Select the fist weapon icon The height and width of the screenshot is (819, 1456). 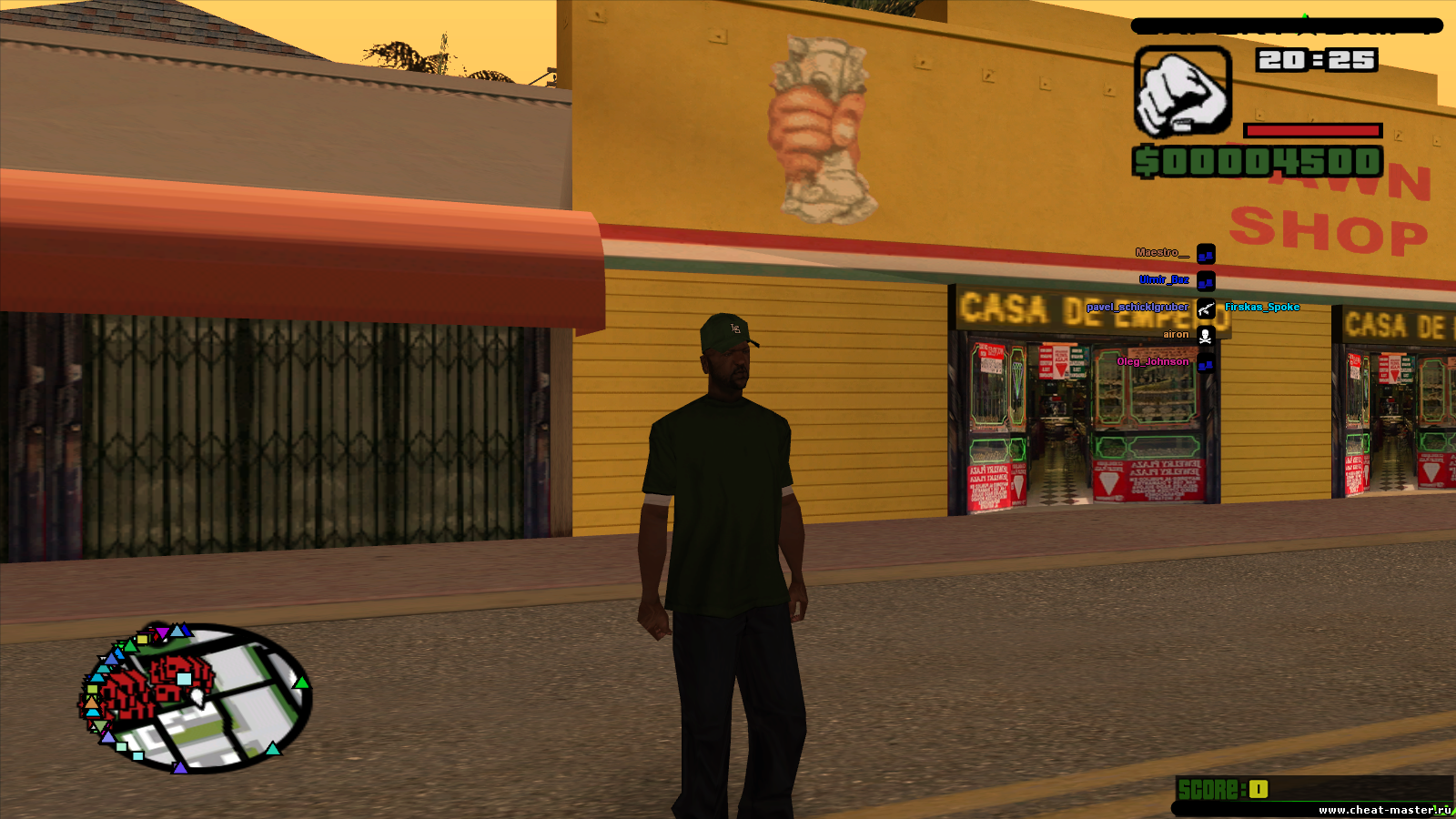[1182, 92]
